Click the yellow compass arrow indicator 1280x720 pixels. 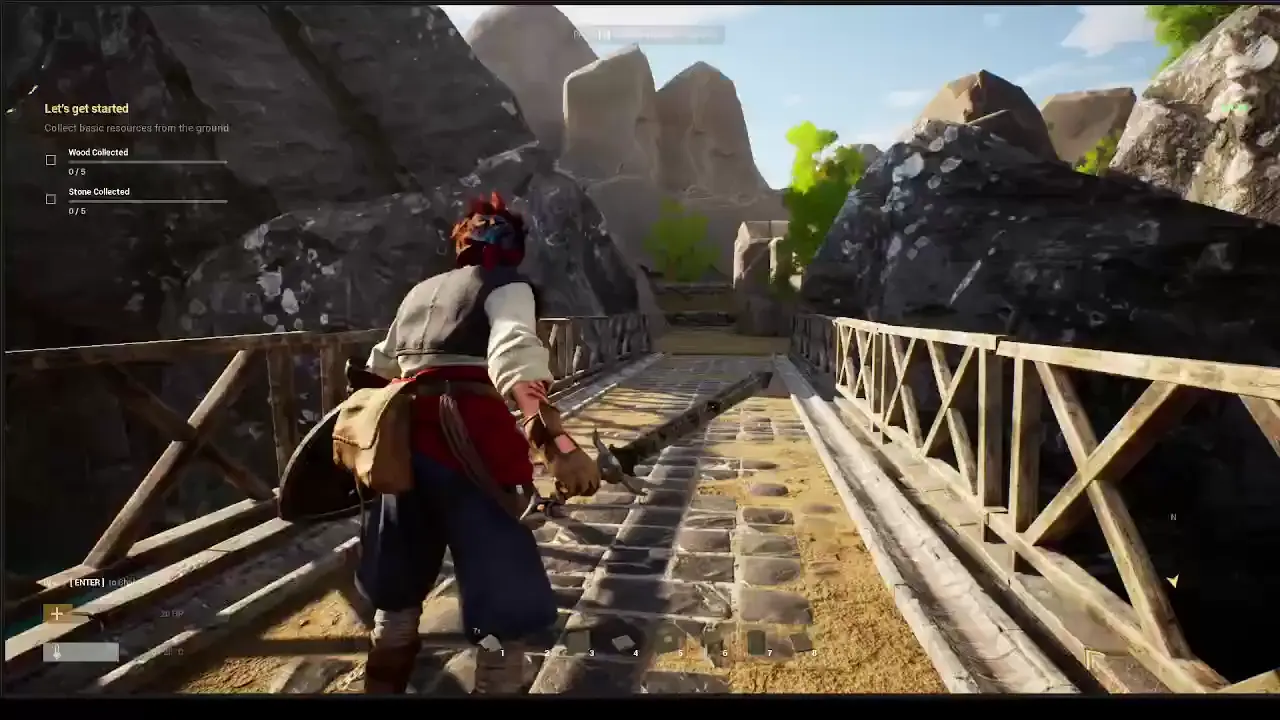point(1172,580)
